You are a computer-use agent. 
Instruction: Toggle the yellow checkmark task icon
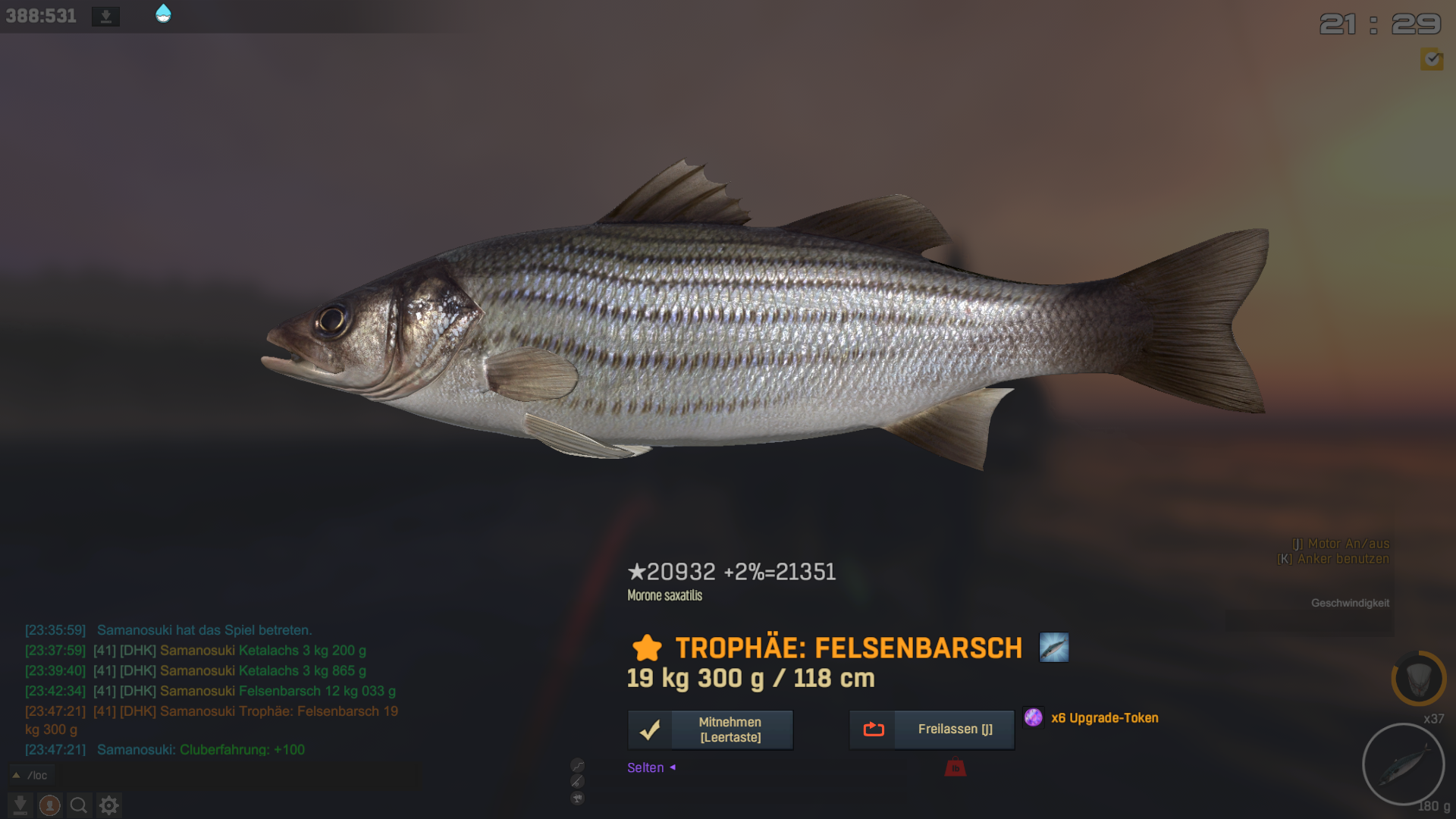(1432, 59)
